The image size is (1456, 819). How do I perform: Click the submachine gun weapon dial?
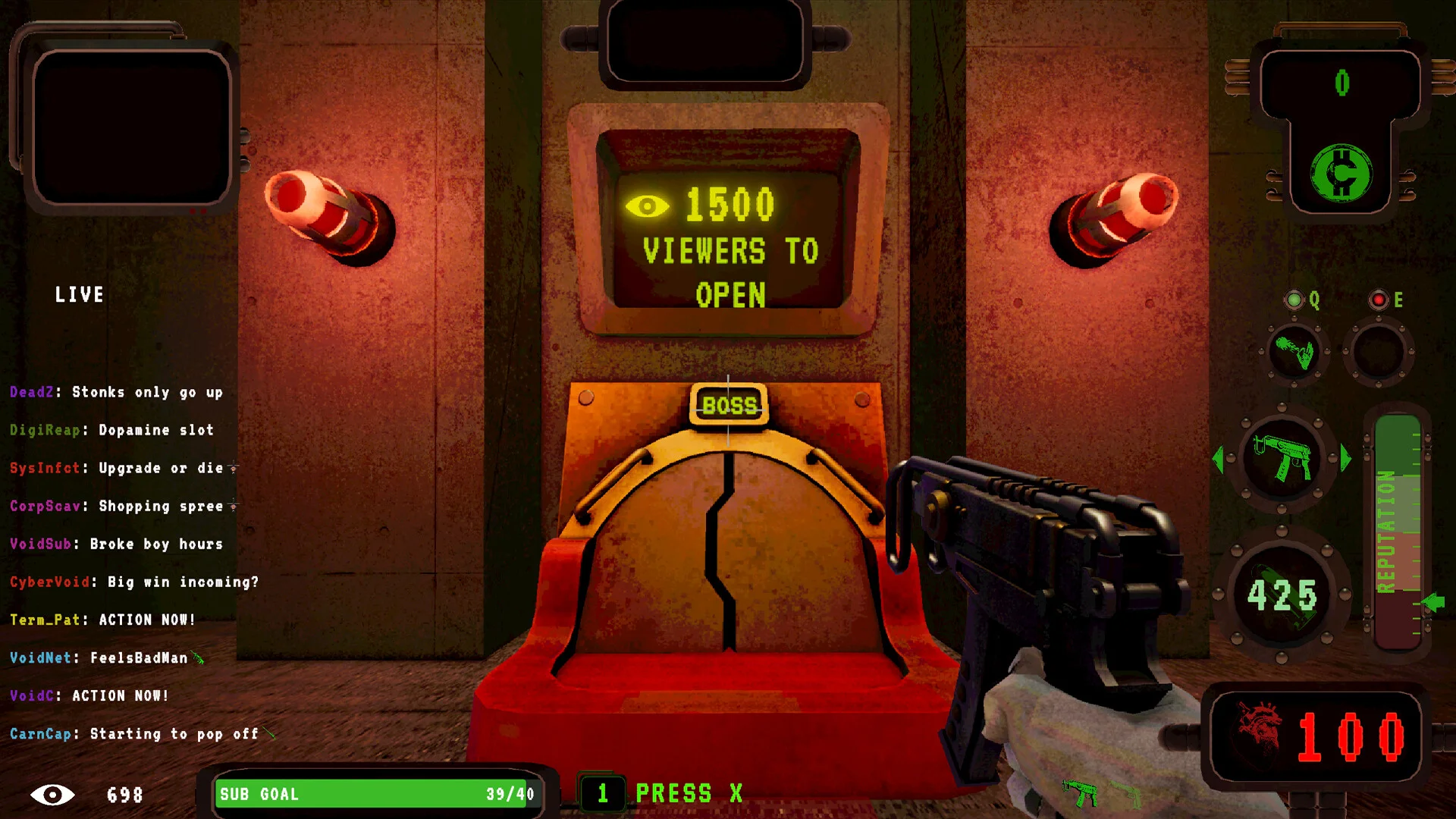click(1282, 458)
